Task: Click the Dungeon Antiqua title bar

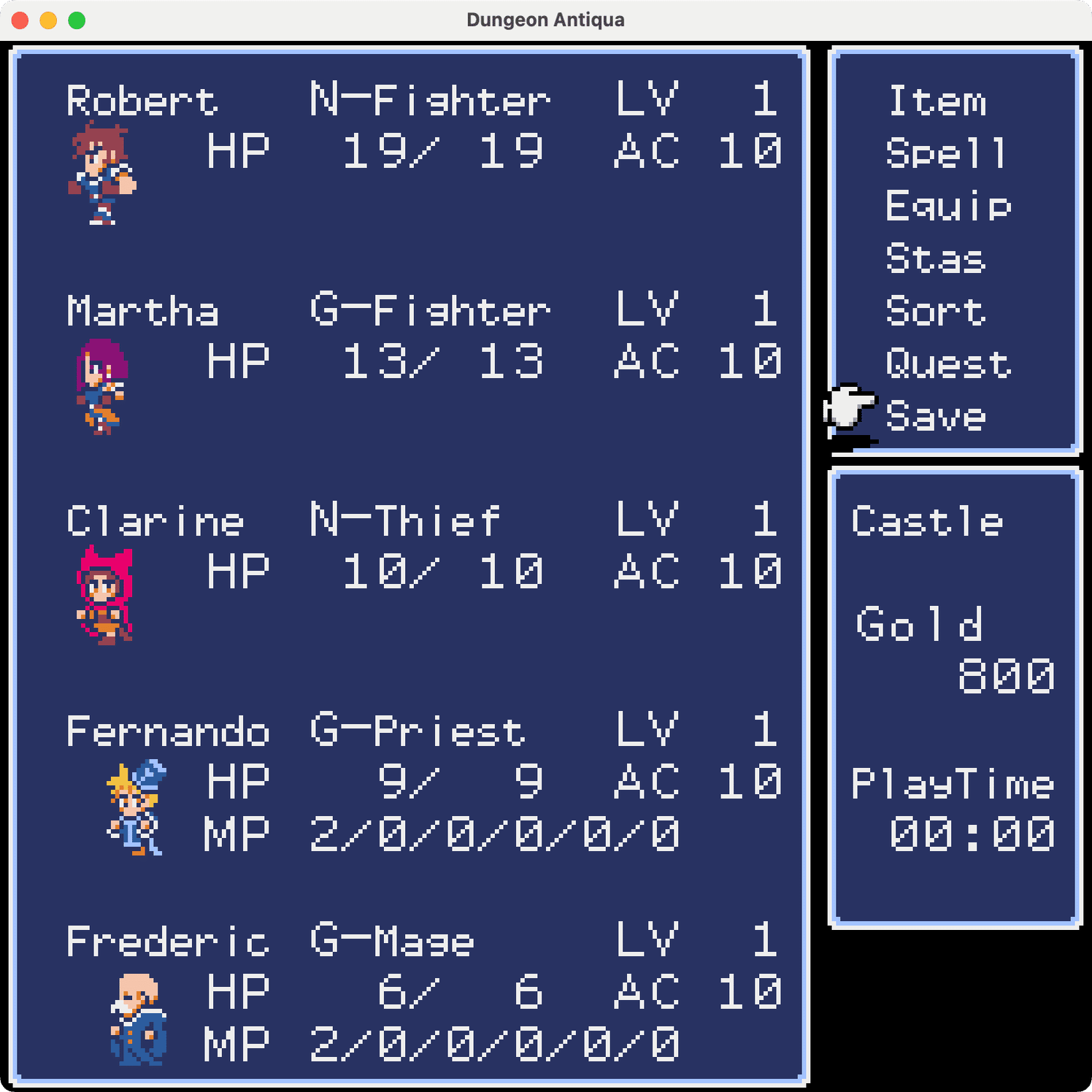Action: tap(546, 20)
